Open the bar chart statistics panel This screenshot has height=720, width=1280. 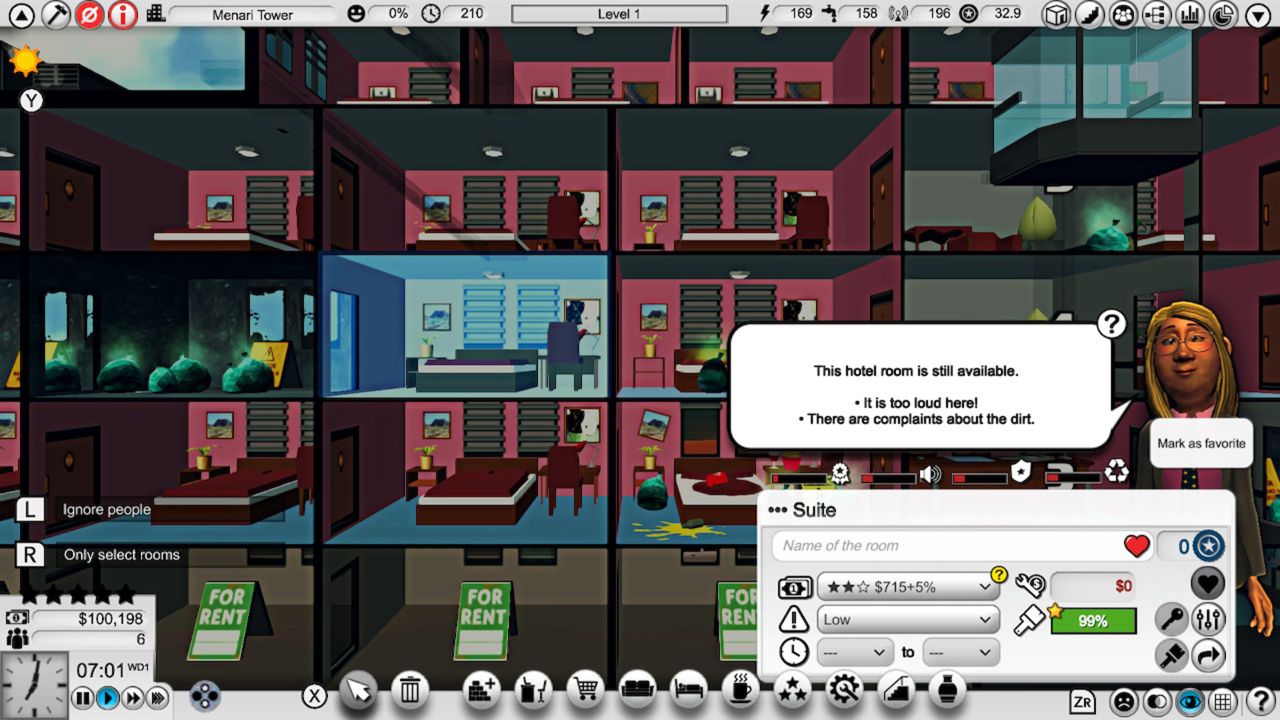(1190, 14)
